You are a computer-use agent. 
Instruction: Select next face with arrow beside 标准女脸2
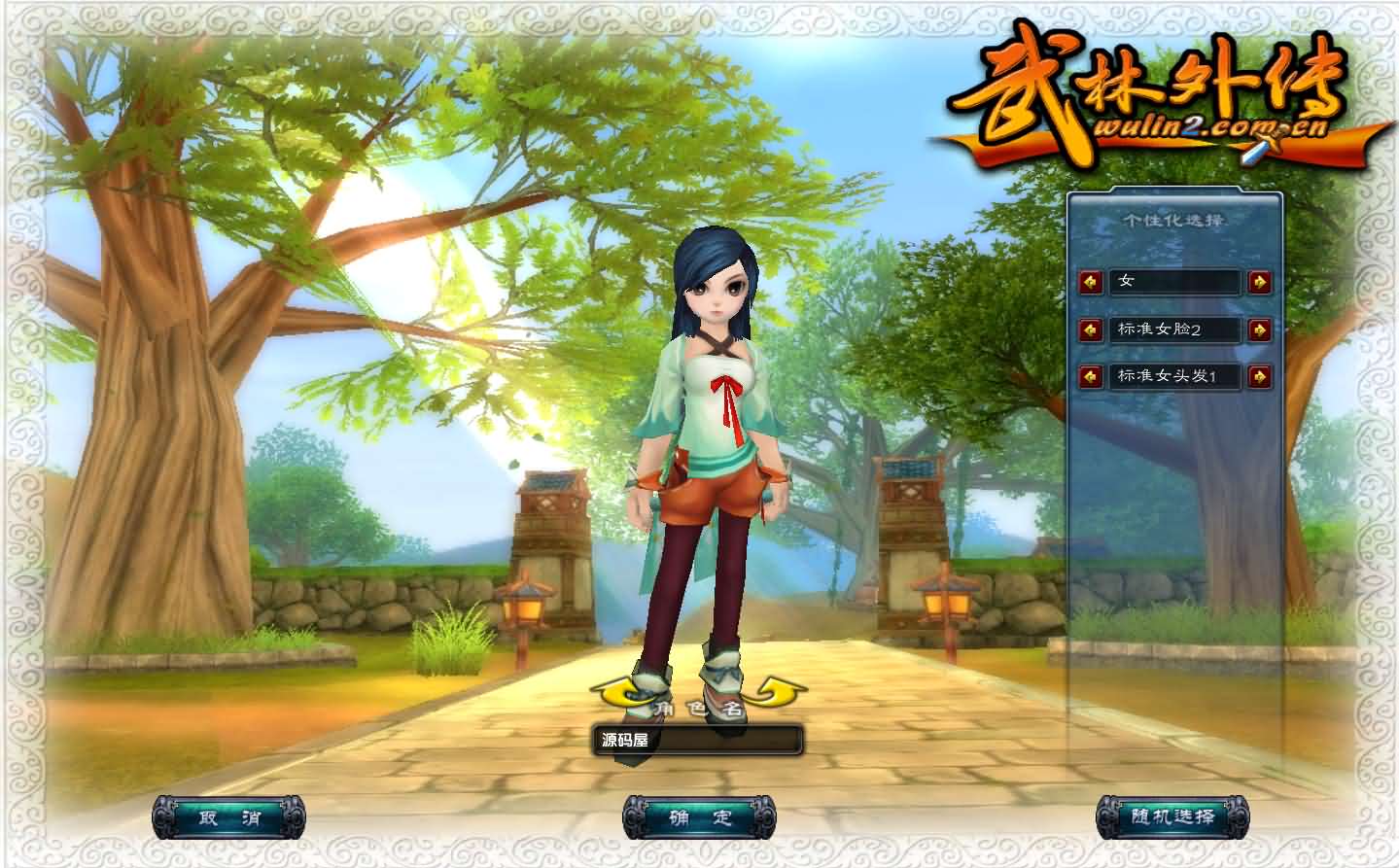[1259, 330]
